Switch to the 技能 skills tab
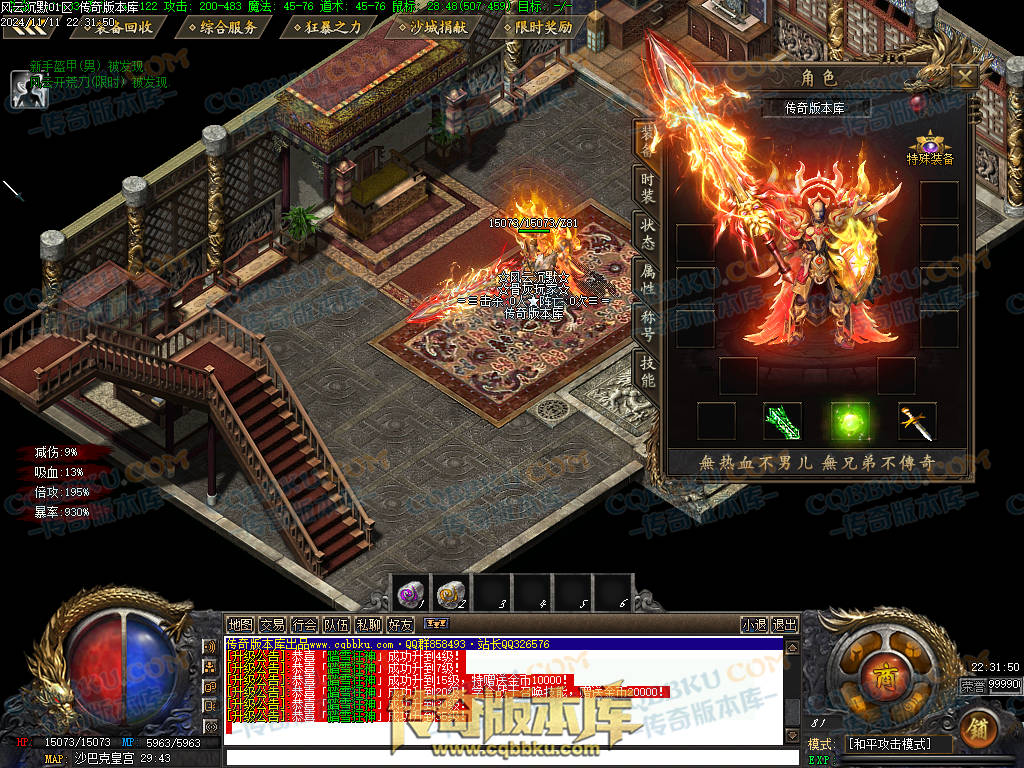Viewport: 1024px width, 768px height. [x=648, y=373]
